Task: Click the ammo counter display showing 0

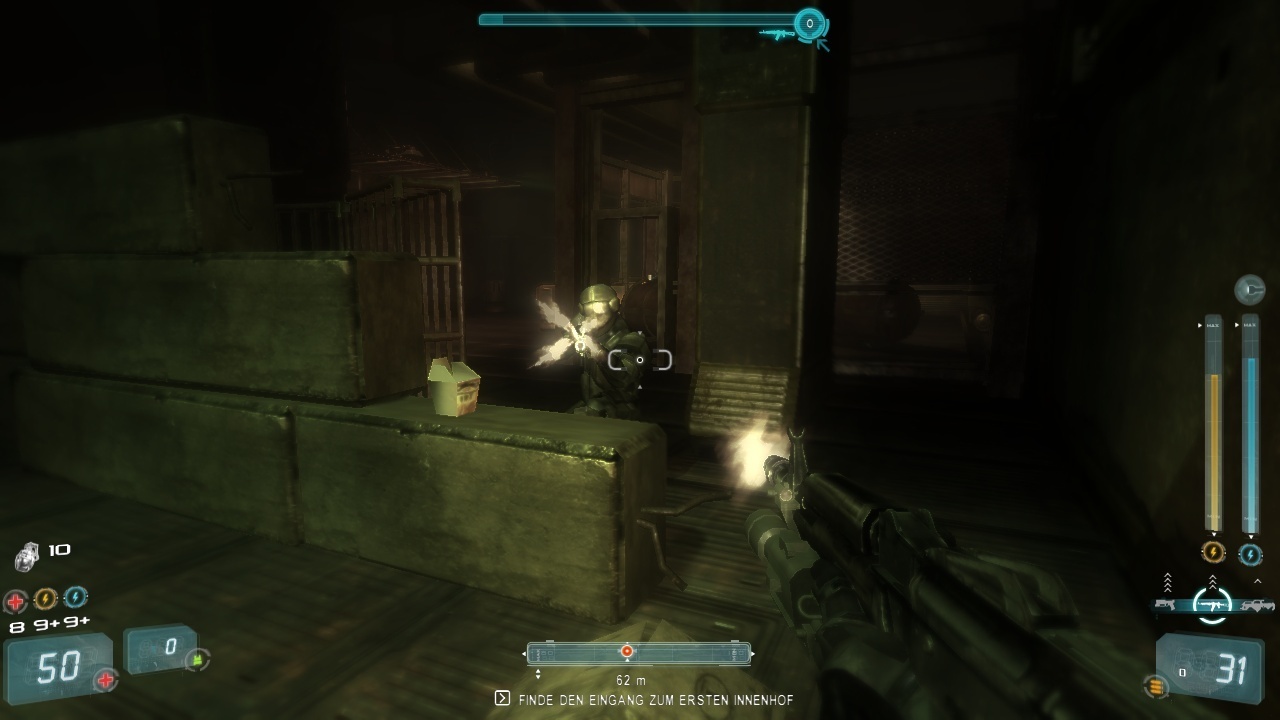Action: click(x=162, y=648)
